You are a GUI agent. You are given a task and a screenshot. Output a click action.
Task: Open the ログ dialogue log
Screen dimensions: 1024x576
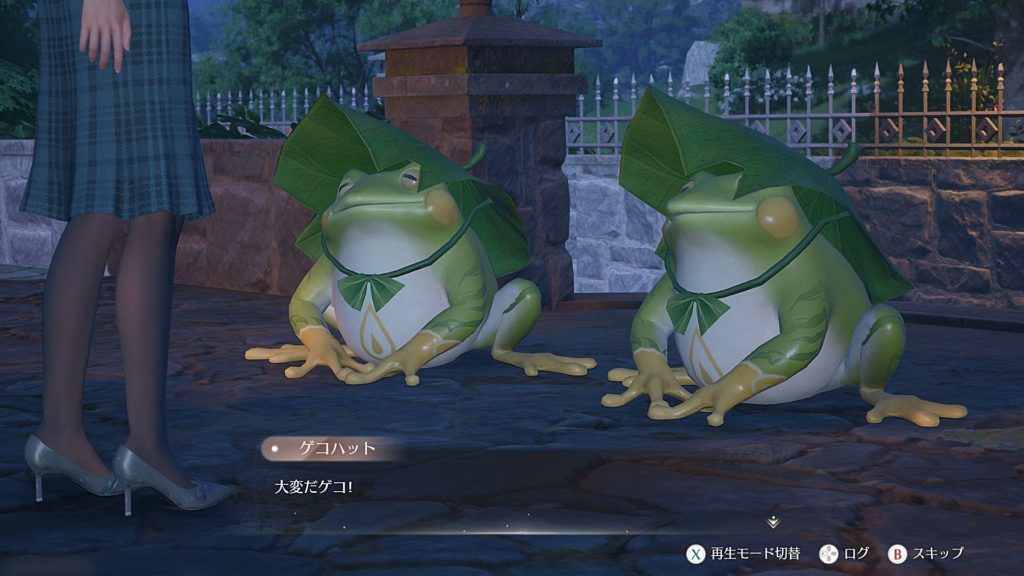click(x=844, y=553)
